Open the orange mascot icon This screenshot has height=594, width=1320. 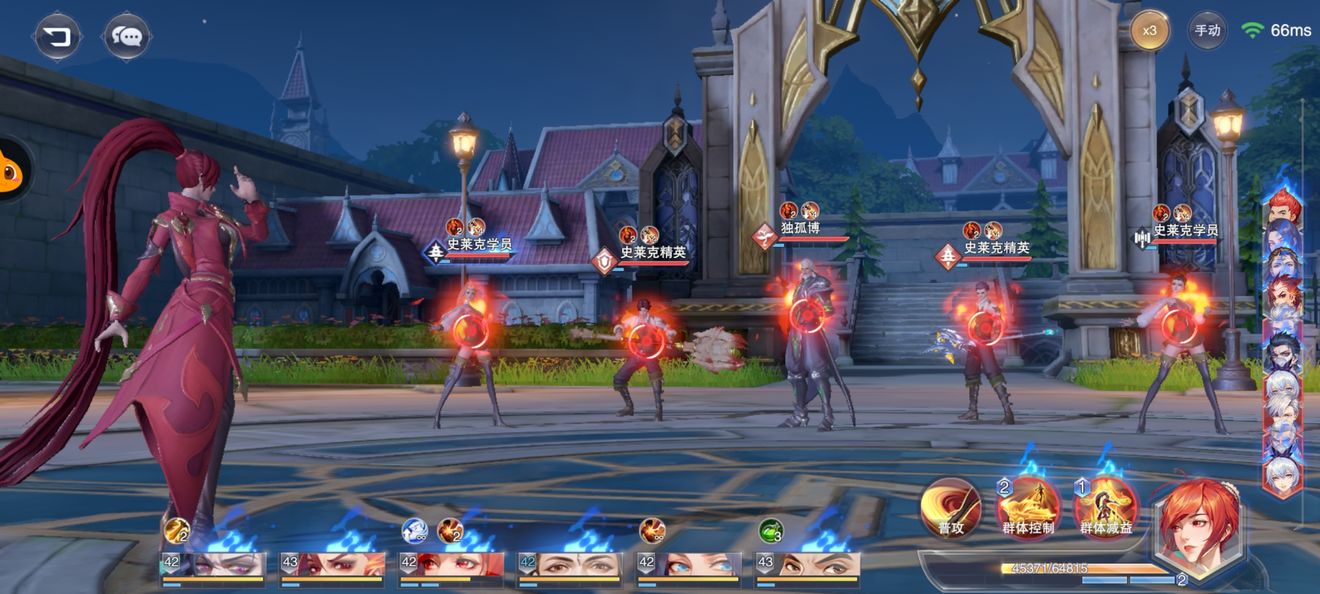(x=12, y=170)
